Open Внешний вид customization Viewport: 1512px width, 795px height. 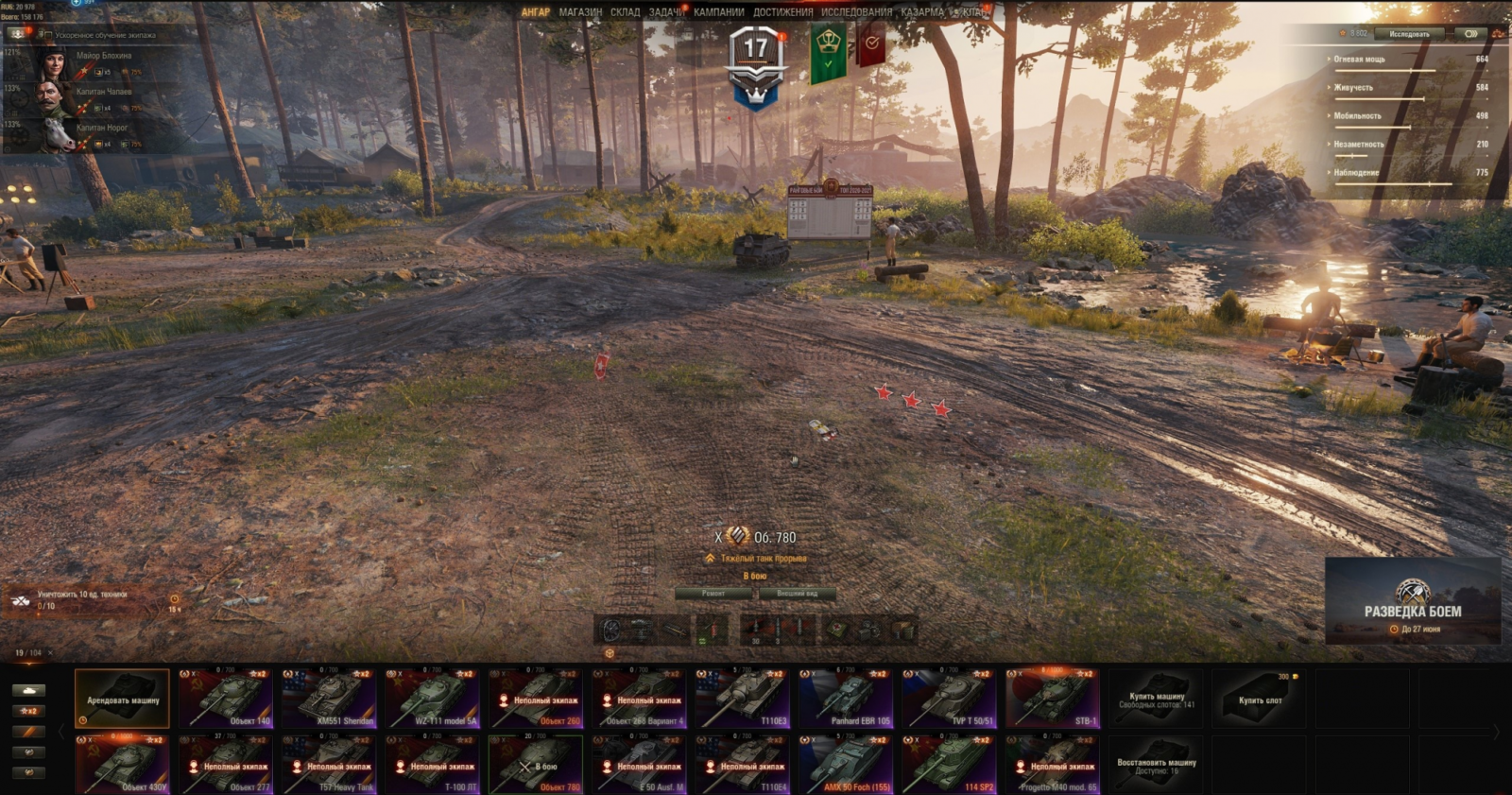coord(797,594)
